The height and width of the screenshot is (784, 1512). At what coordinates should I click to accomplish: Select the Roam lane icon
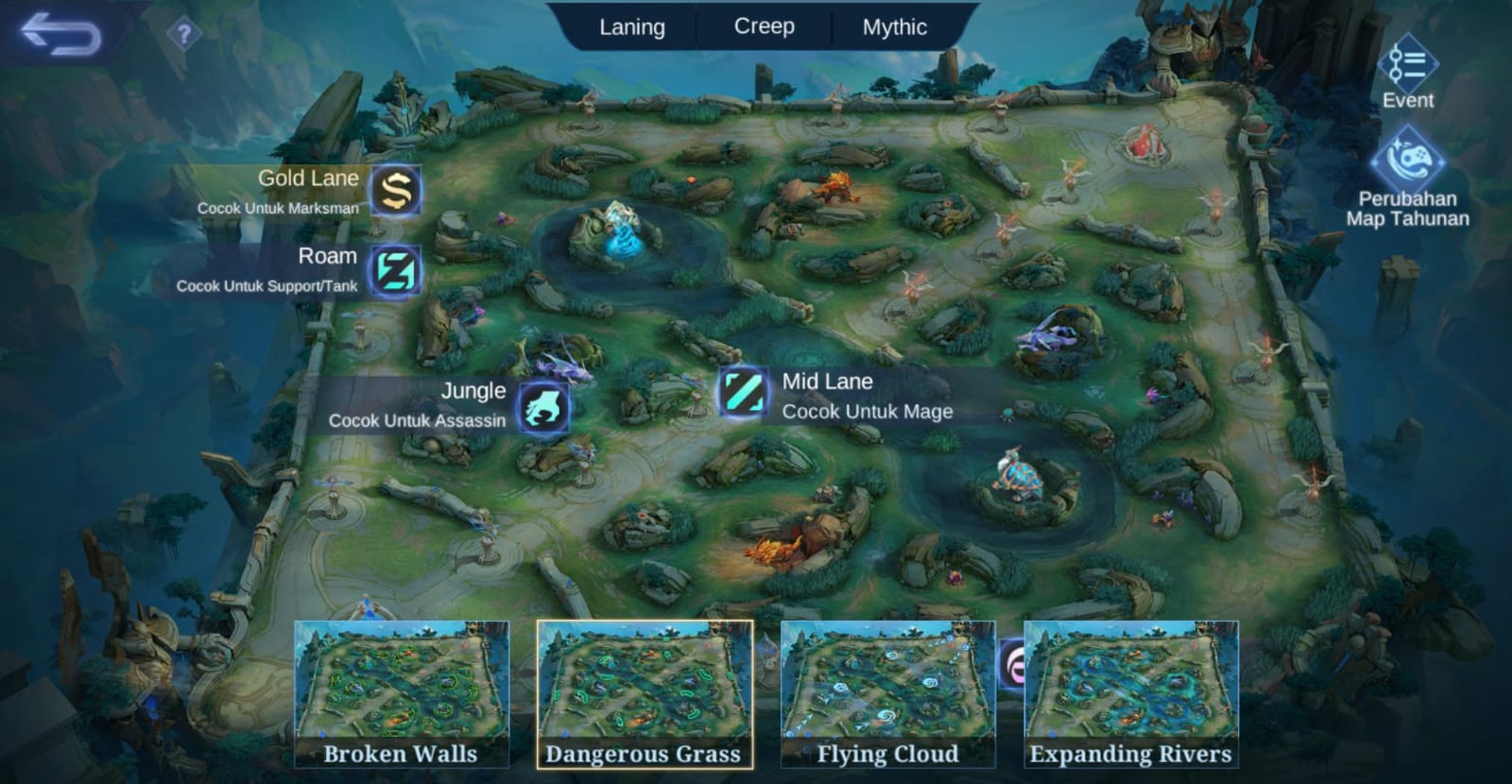(395, 270)
